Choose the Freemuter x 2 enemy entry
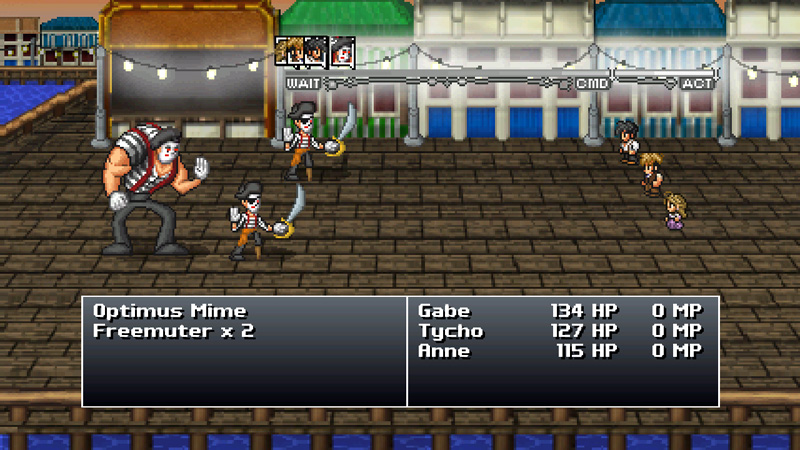Image resolution: width=800 pixels, height=450 pixels. pyautogui.click(x=173, y=331)
